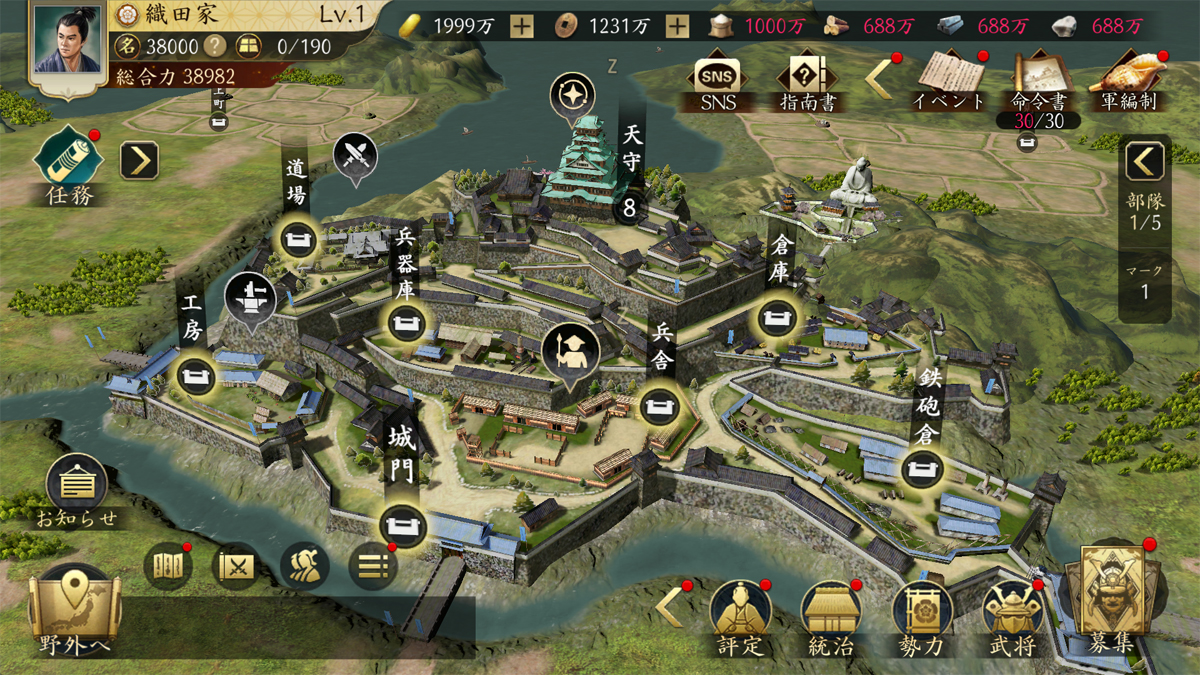The image size is (1200, 675).
Task: Select the 倉庫 warehouse building marker
Action: point(780,317)
